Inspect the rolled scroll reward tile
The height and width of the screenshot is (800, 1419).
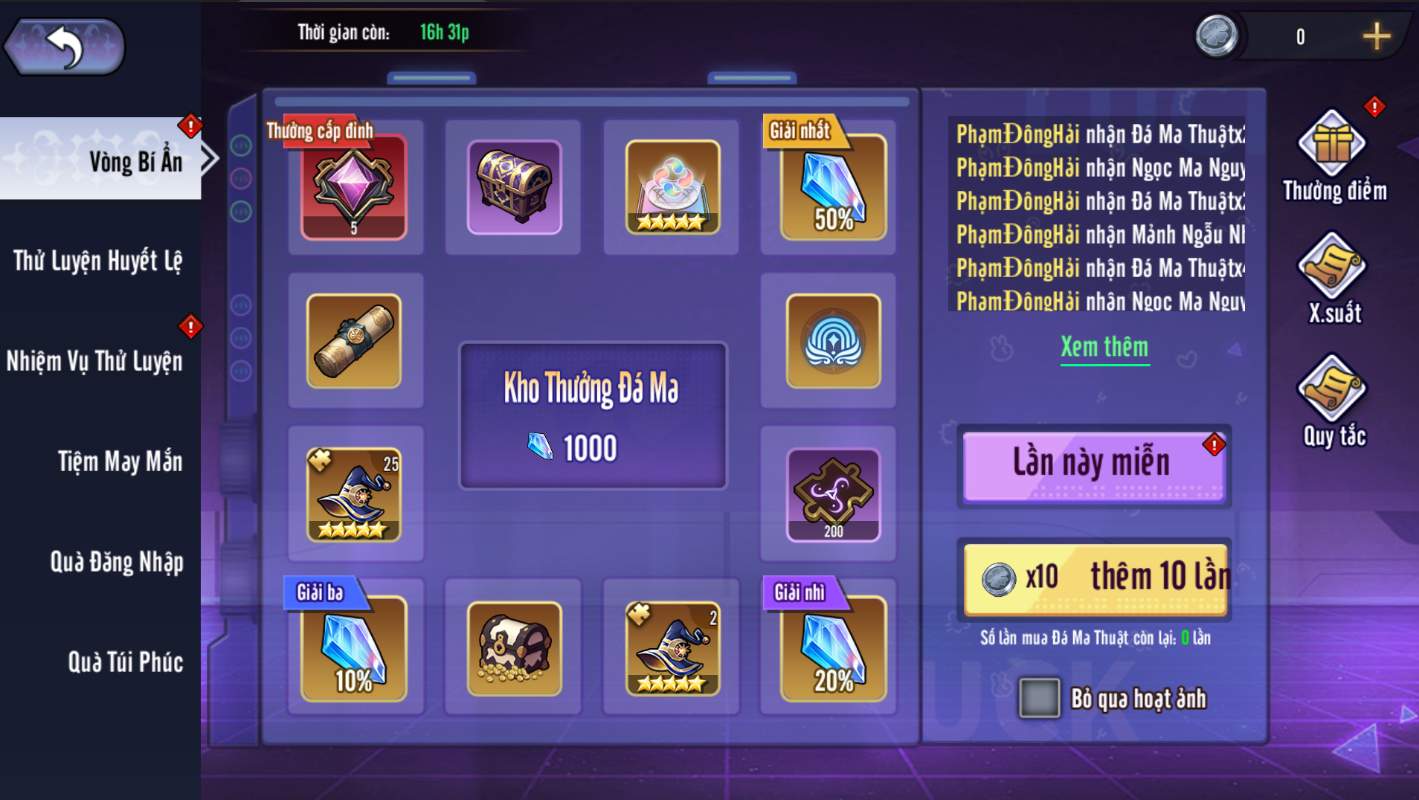(x=354, y=341)
